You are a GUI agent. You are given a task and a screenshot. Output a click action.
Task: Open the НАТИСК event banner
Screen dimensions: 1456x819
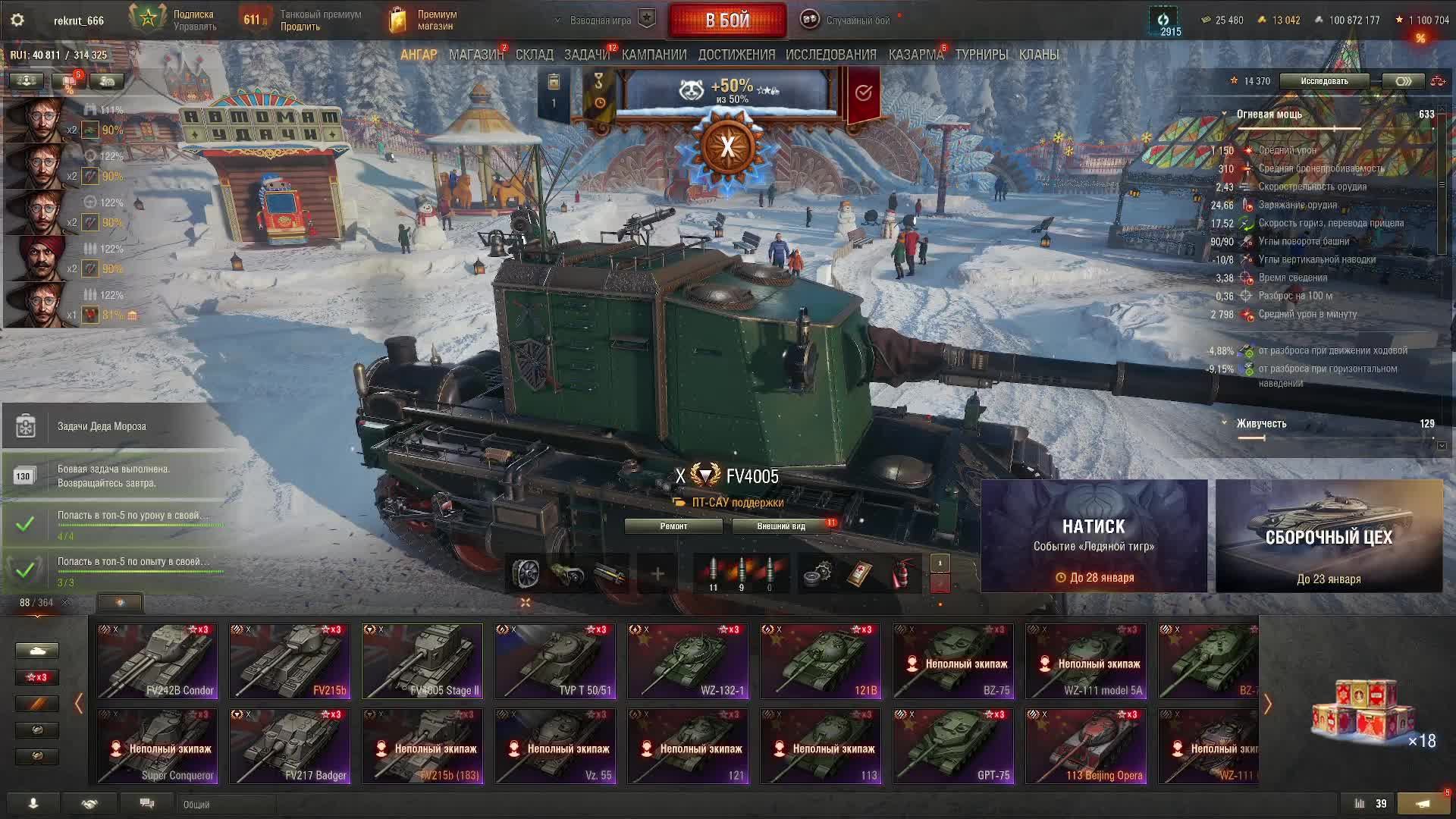pos(1094,536)
